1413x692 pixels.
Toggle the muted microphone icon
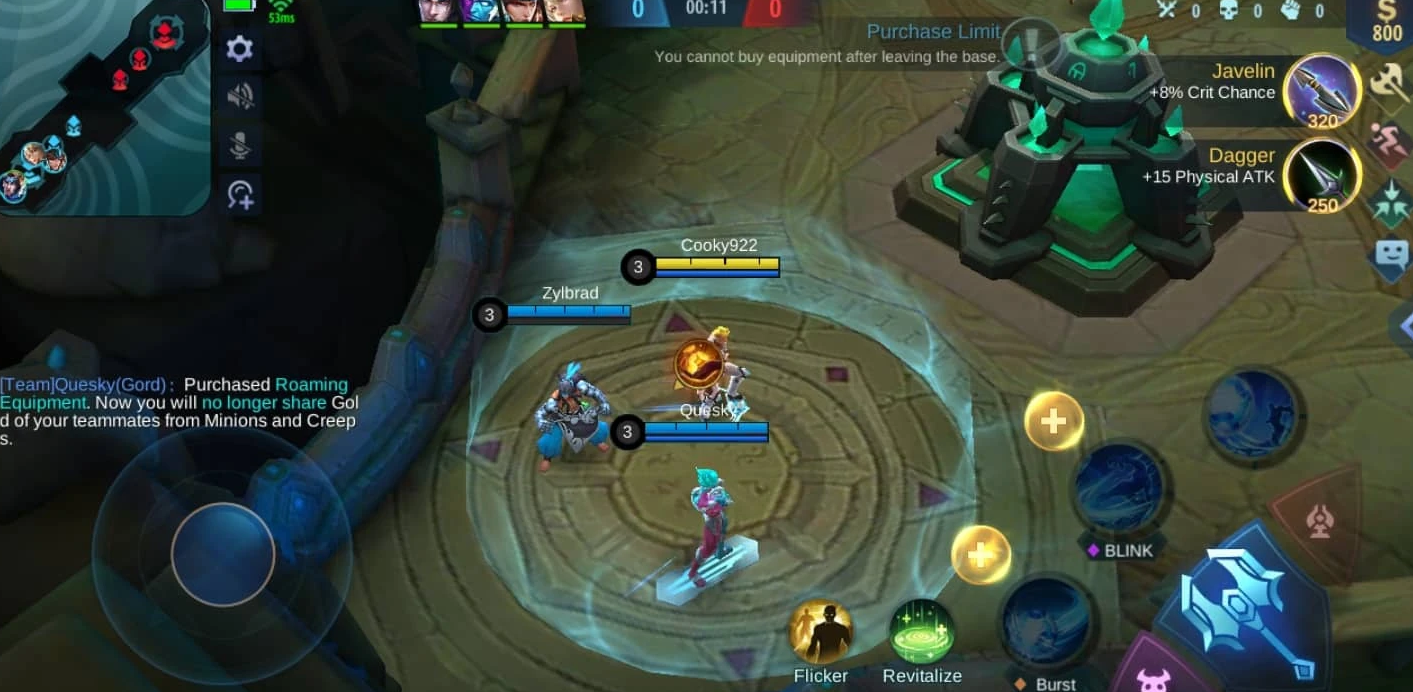tap(240, 145)
